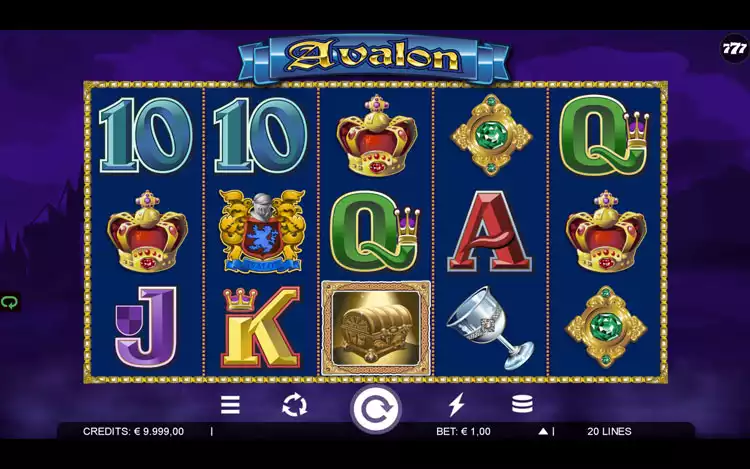
Task: Expand the bottom bar using the small up arrow
Action: (543, 432)
